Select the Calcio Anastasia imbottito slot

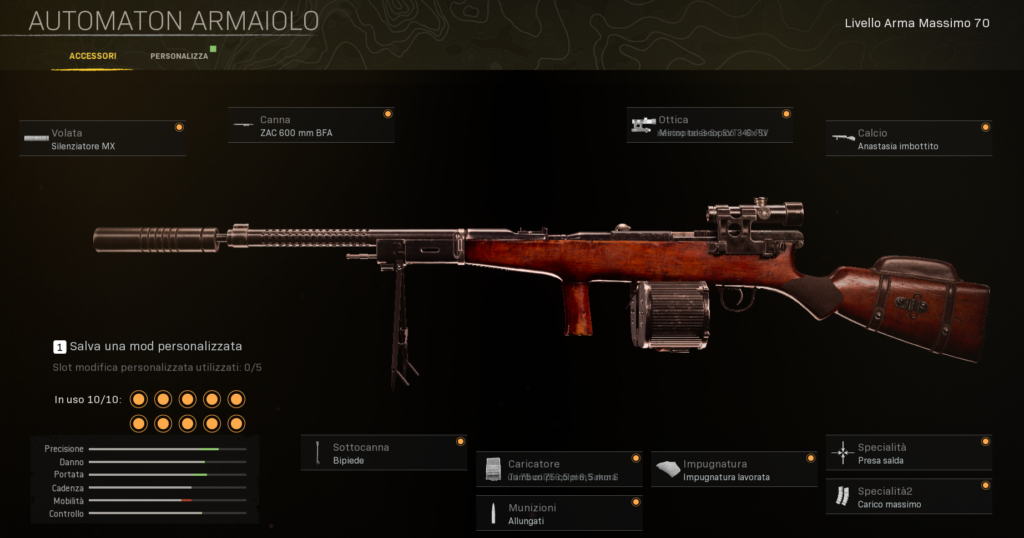(x=909, y=139)
